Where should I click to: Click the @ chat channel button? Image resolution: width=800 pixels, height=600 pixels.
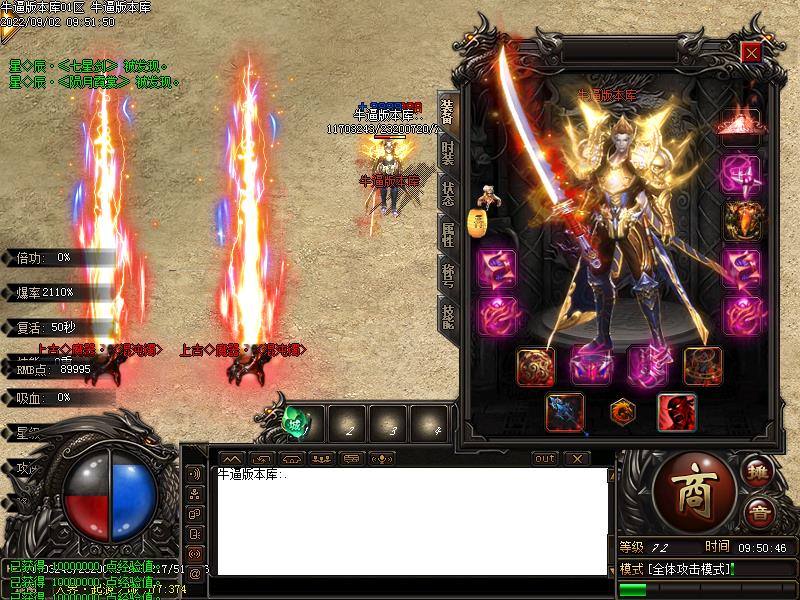click(x=194, y=573)
